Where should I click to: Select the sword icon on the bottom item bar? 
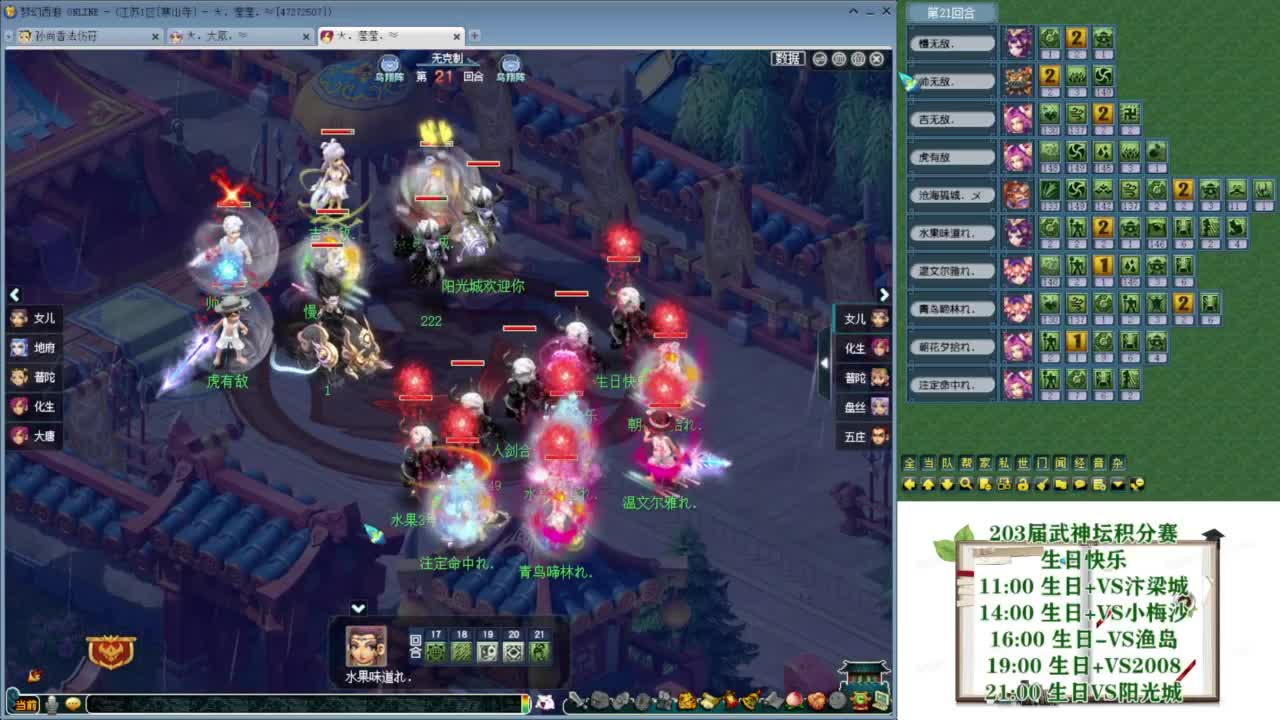[576, 700]
